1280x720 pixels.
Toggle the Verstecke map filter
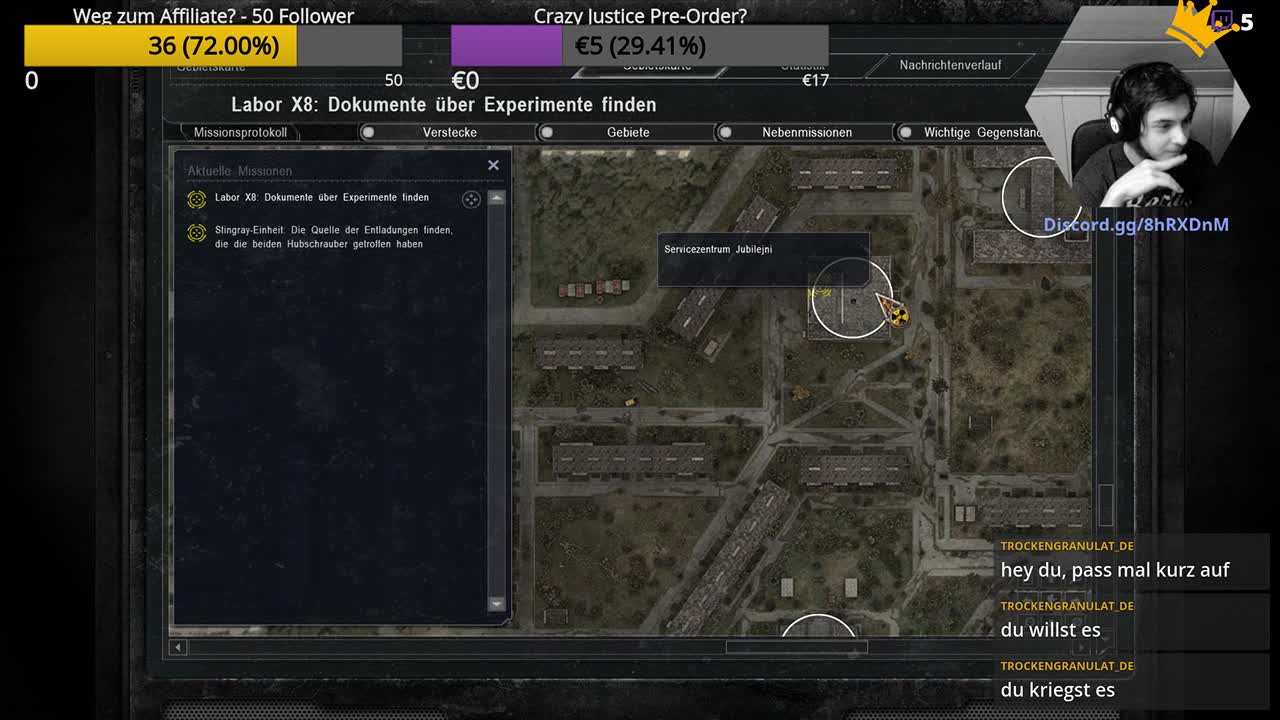[449, 132]
